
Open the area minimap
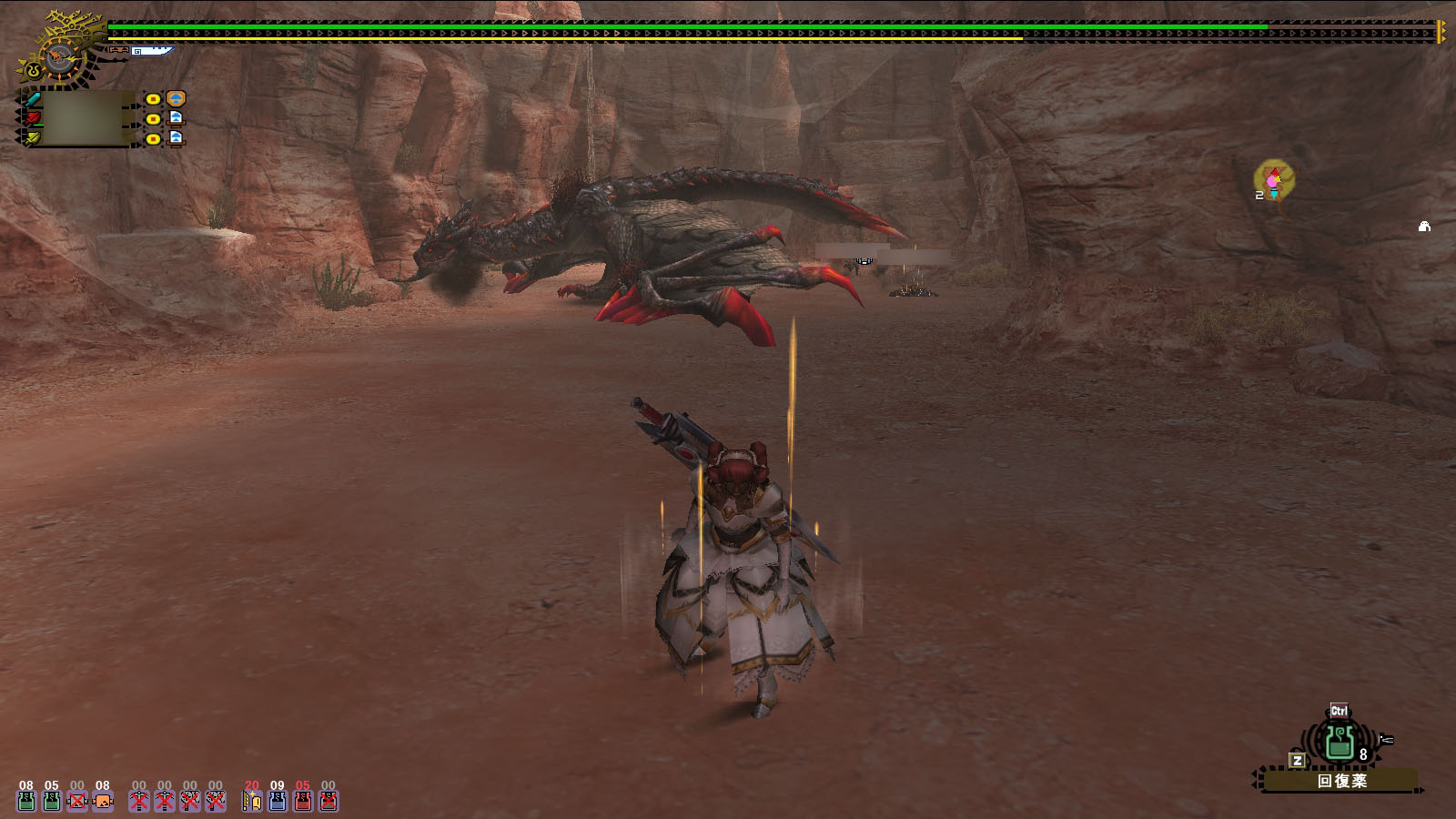tap(1273, 182)
